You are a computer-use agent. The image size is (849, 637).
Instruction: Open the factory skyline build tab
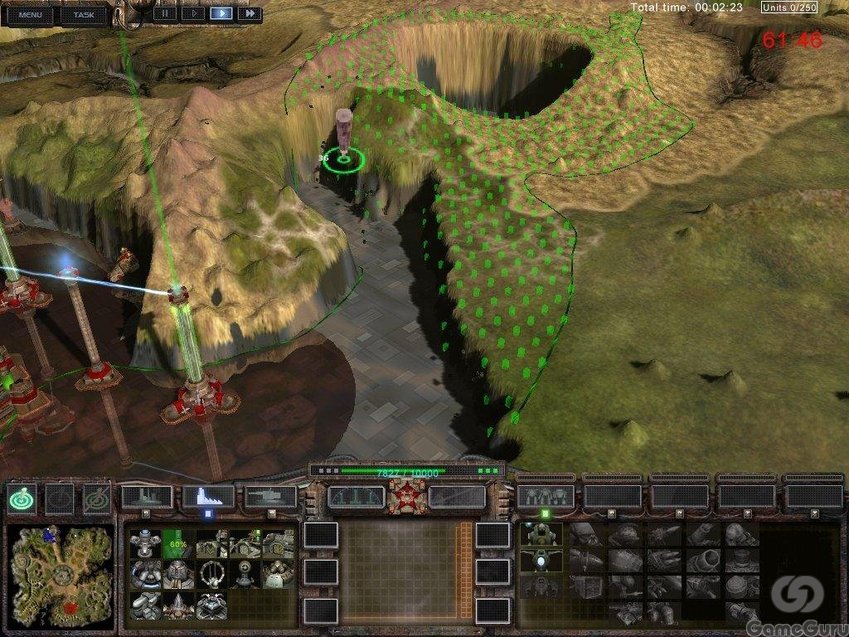[x=146, y=496]
